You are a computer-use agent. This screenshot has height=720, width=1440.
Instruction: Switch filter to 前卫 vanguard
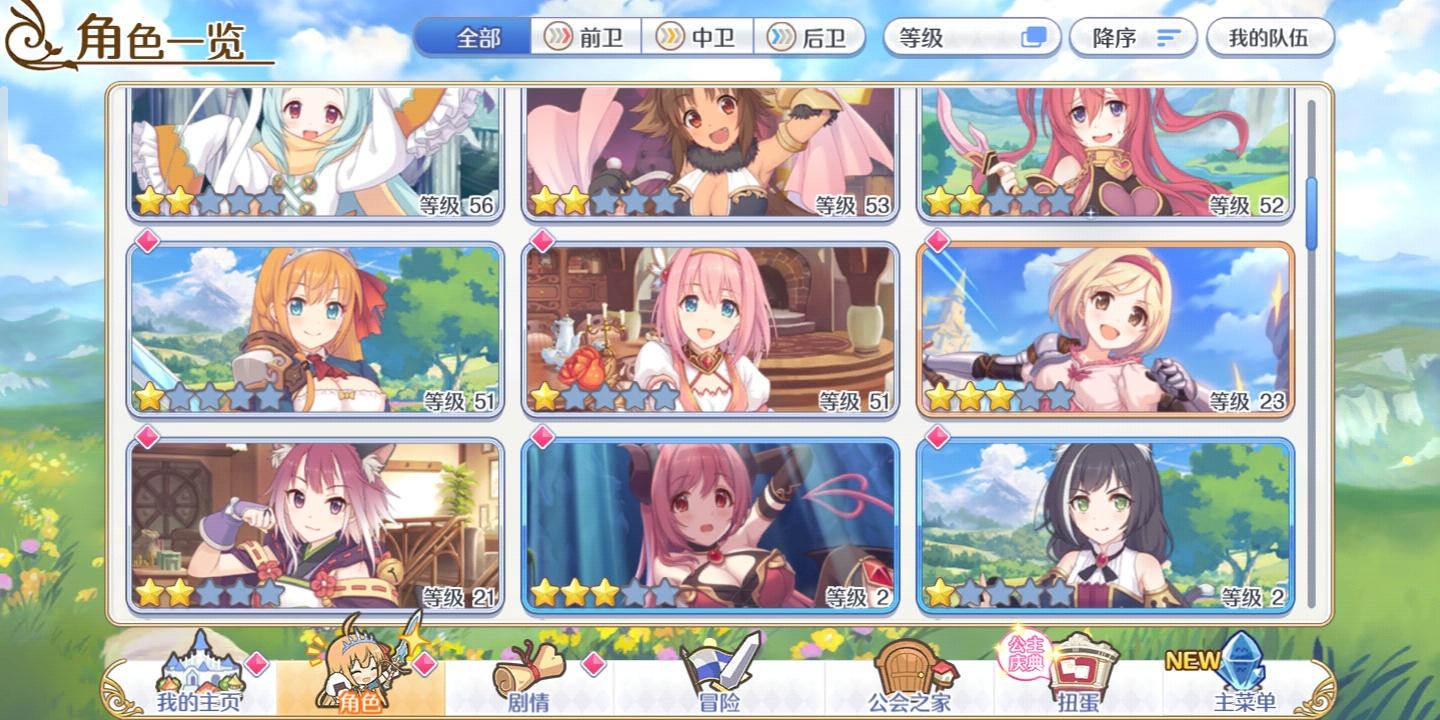[x=587, y=37]
